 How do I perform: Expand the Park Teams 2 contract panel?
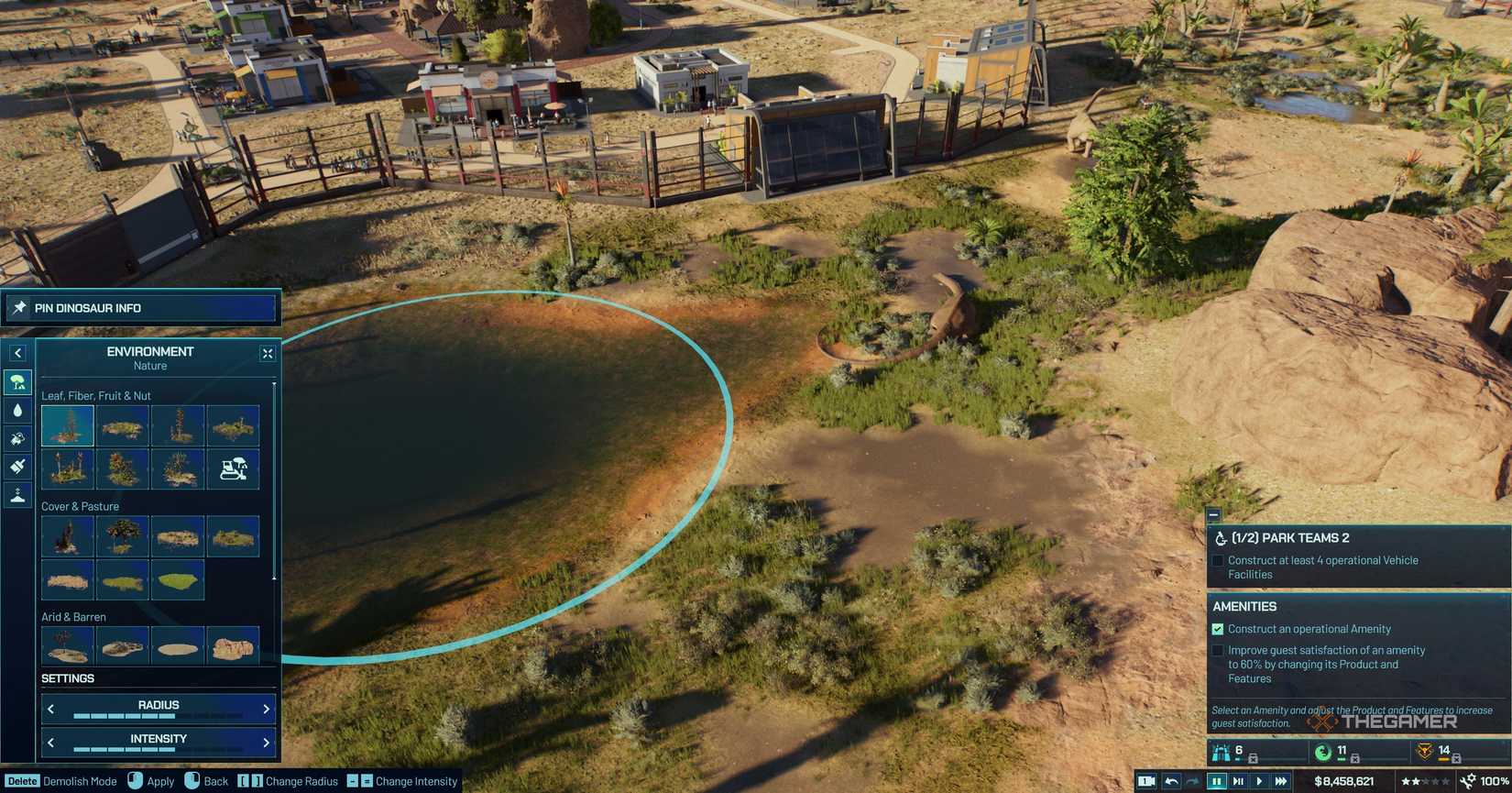point(1213,515)
